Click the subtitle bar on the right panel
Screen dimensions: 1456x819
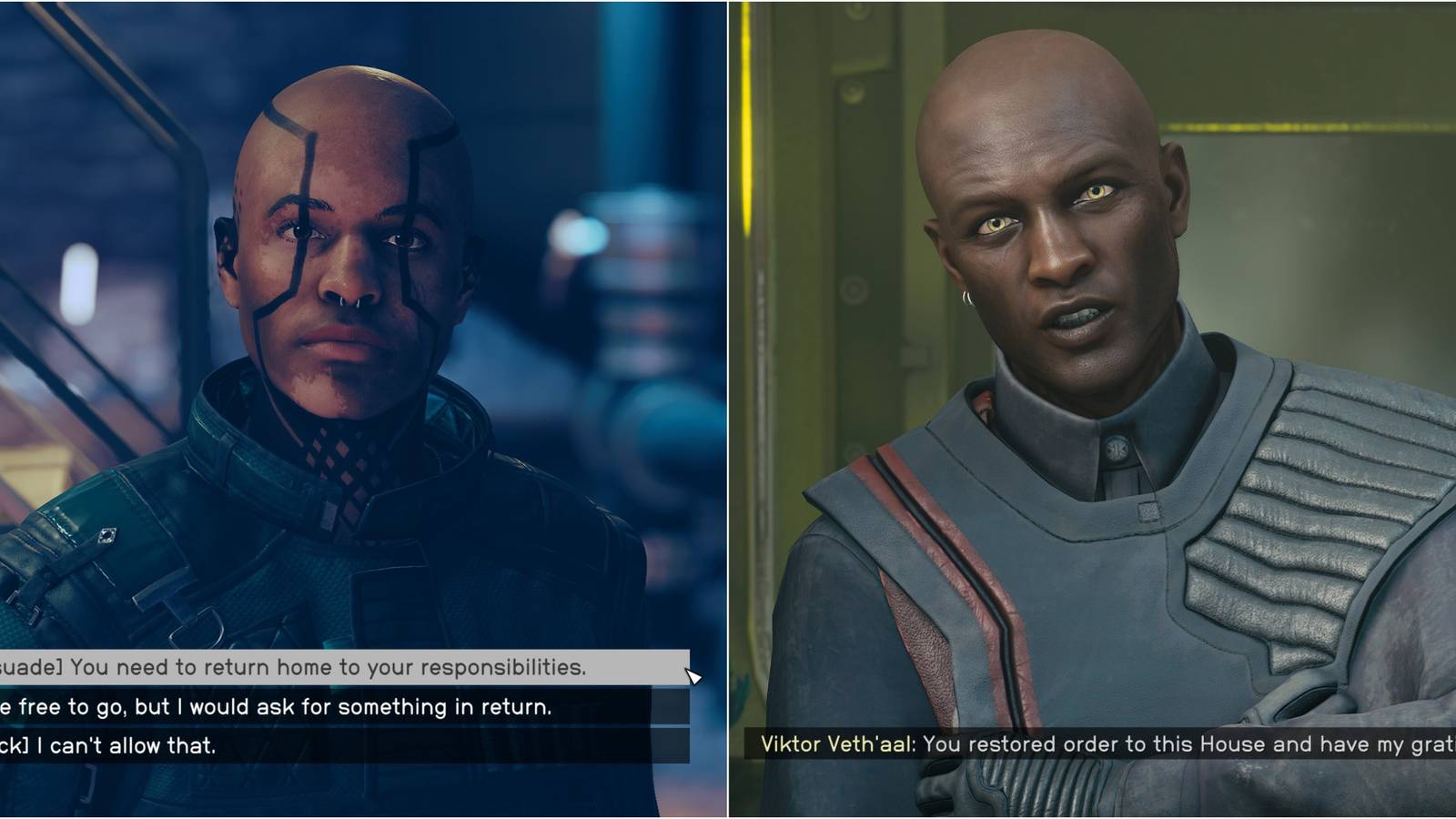1092,745
